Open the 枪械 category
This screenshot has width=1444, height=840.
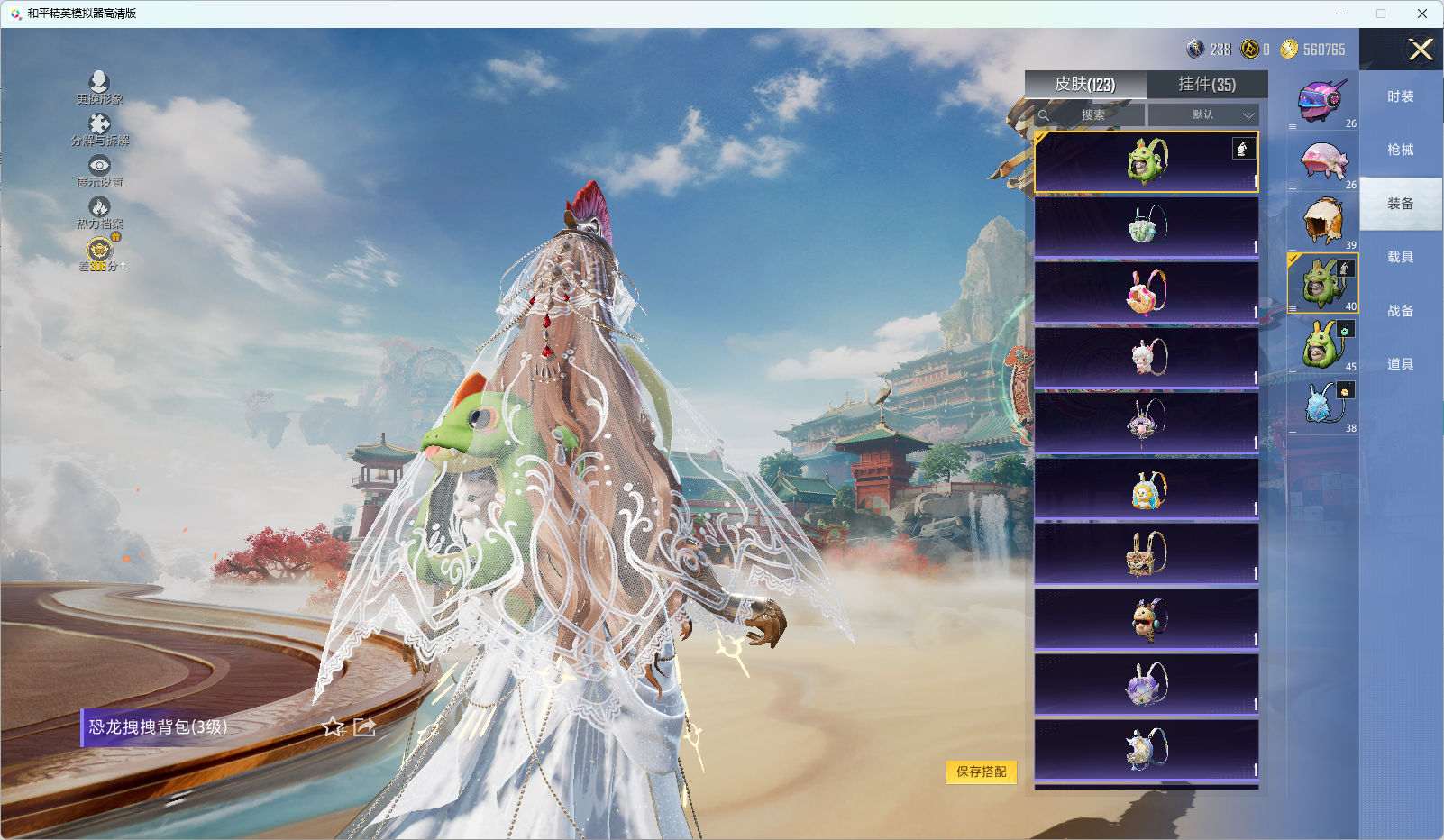1400,151
